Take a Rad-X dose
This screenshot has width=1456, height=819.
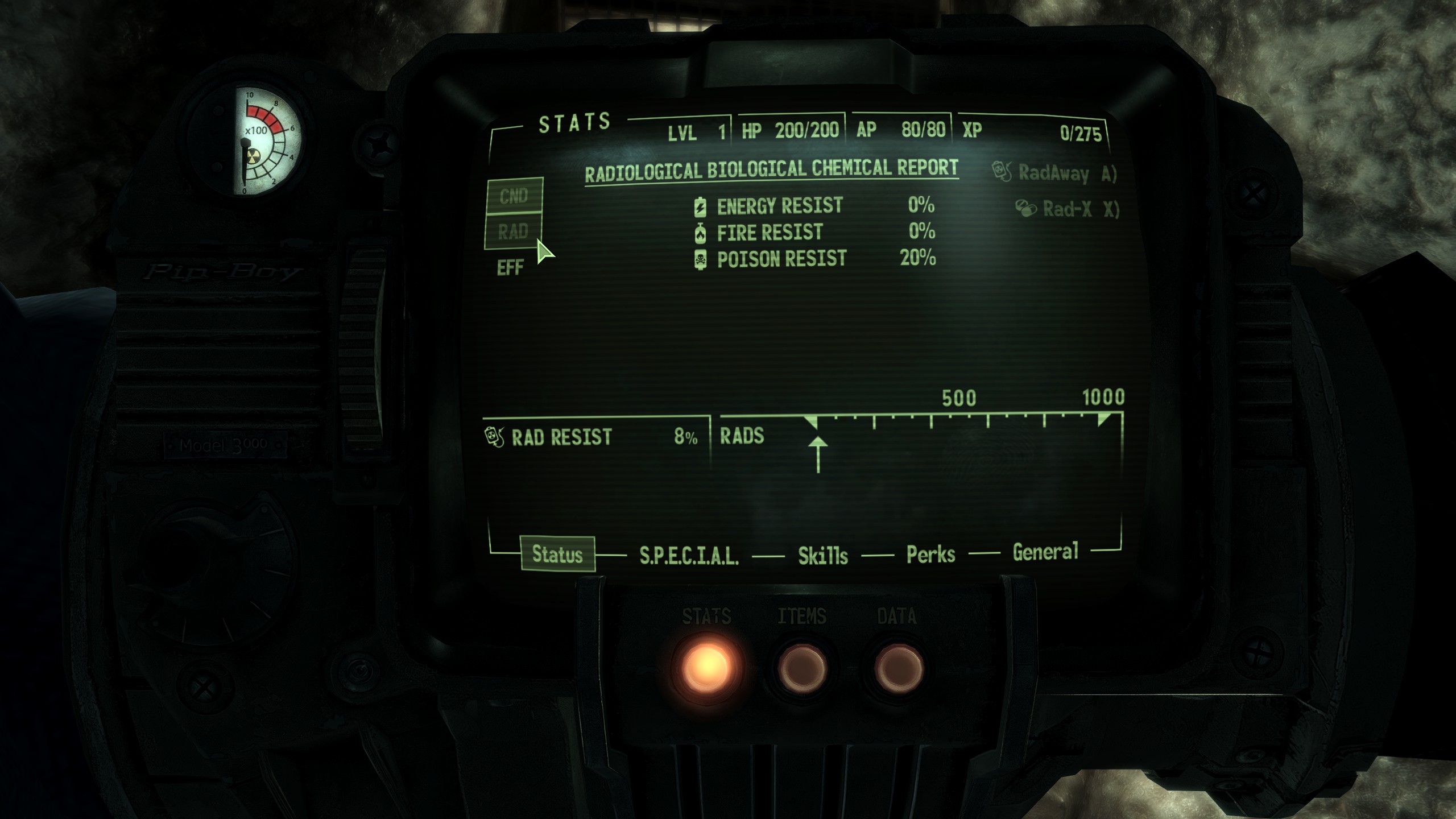tap(1066, 209)
